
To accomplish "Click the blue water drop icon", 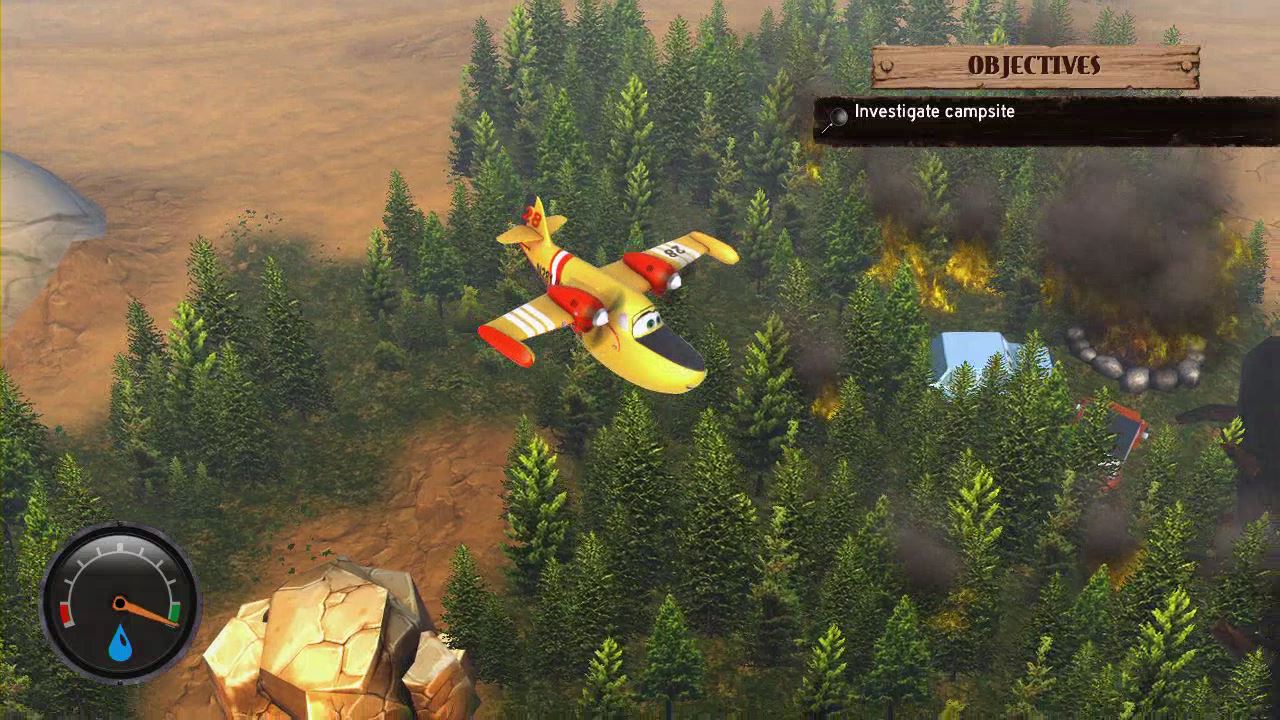I will click(x=120, y=643).
